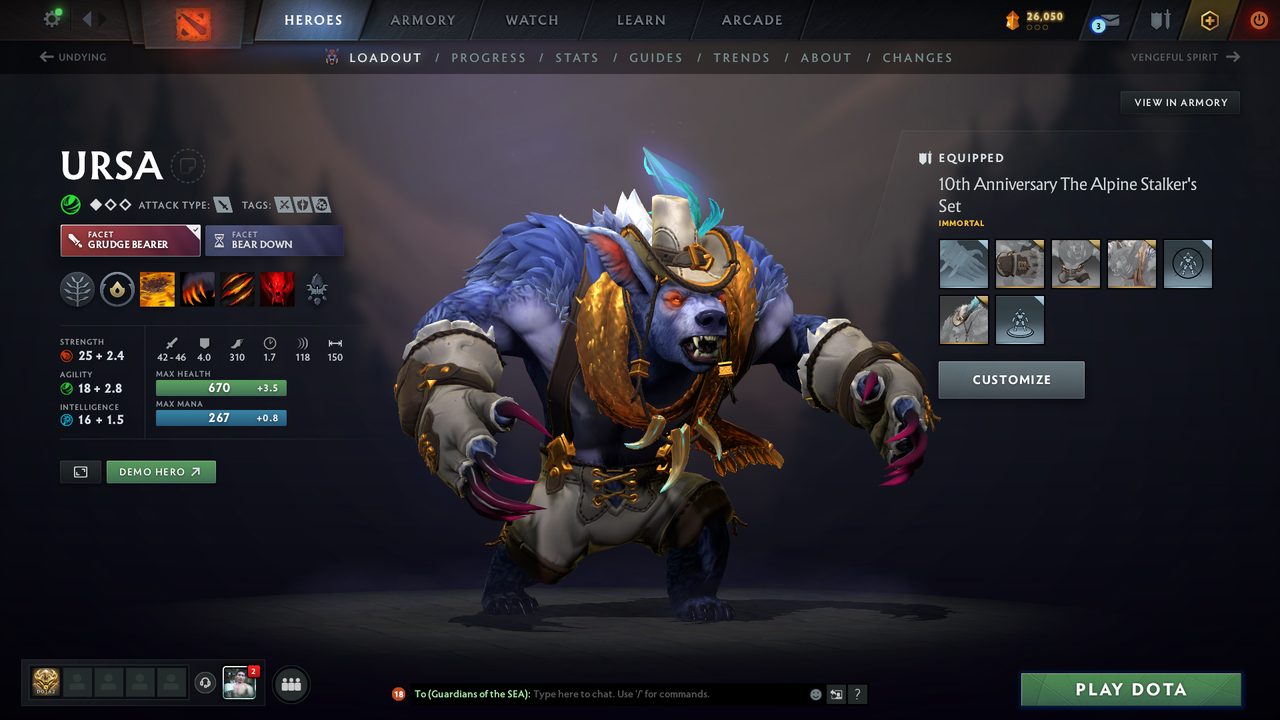Switch to the Bear Down facet
1280x720 pixels.
click(274, 240)
